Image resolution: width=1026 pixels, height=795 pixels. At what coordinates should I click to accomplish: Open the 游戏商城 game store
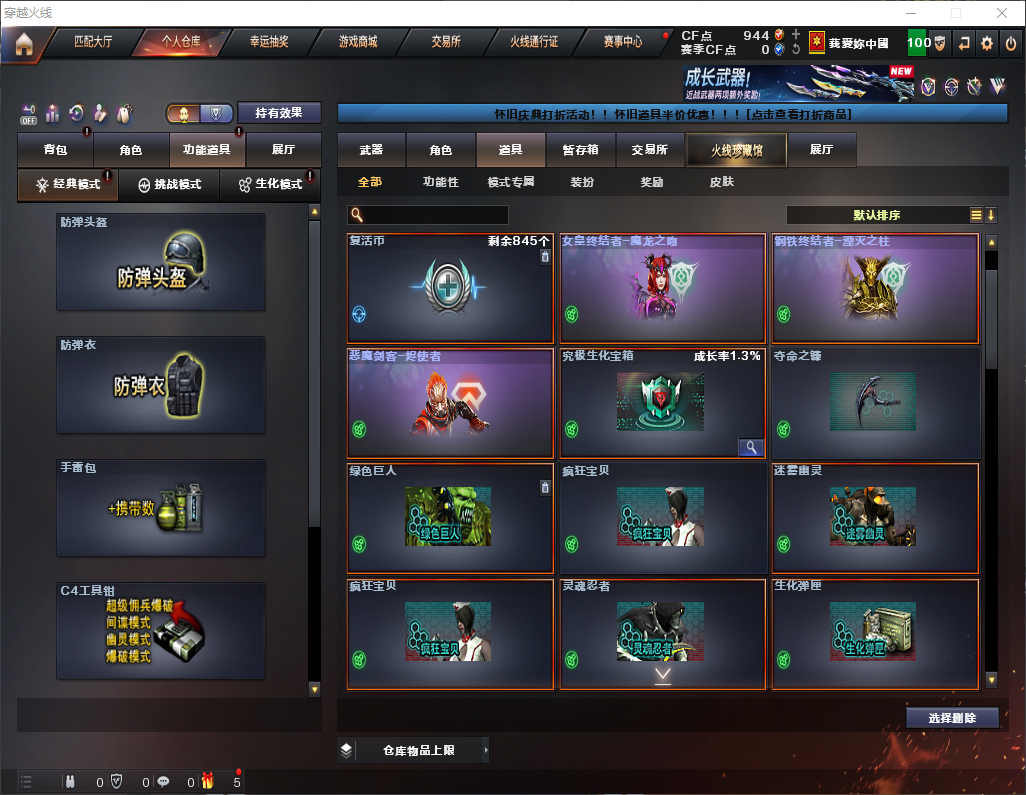[x=357, y=43]
